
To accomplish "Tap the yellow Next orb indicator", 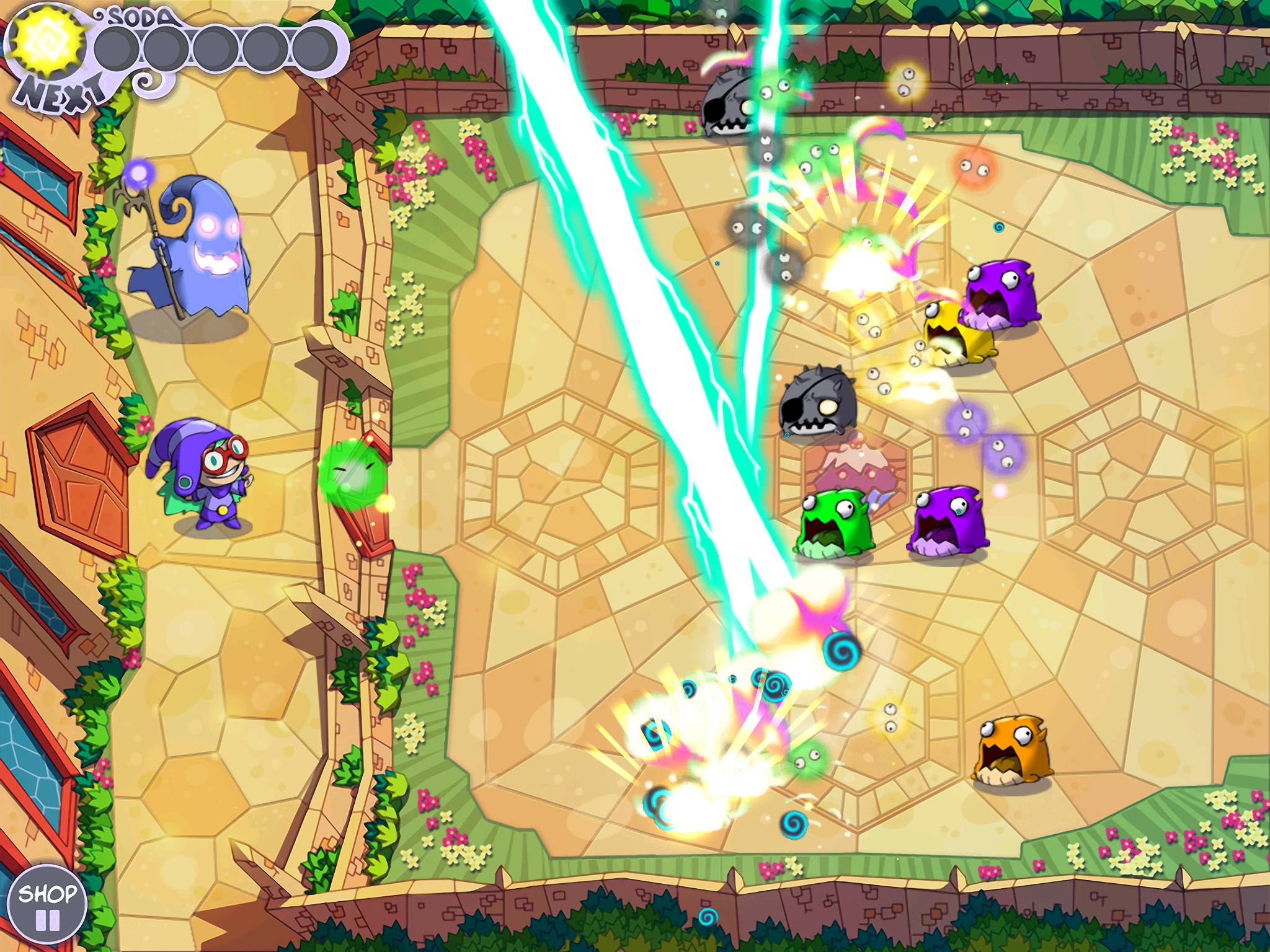I will 48,43.
